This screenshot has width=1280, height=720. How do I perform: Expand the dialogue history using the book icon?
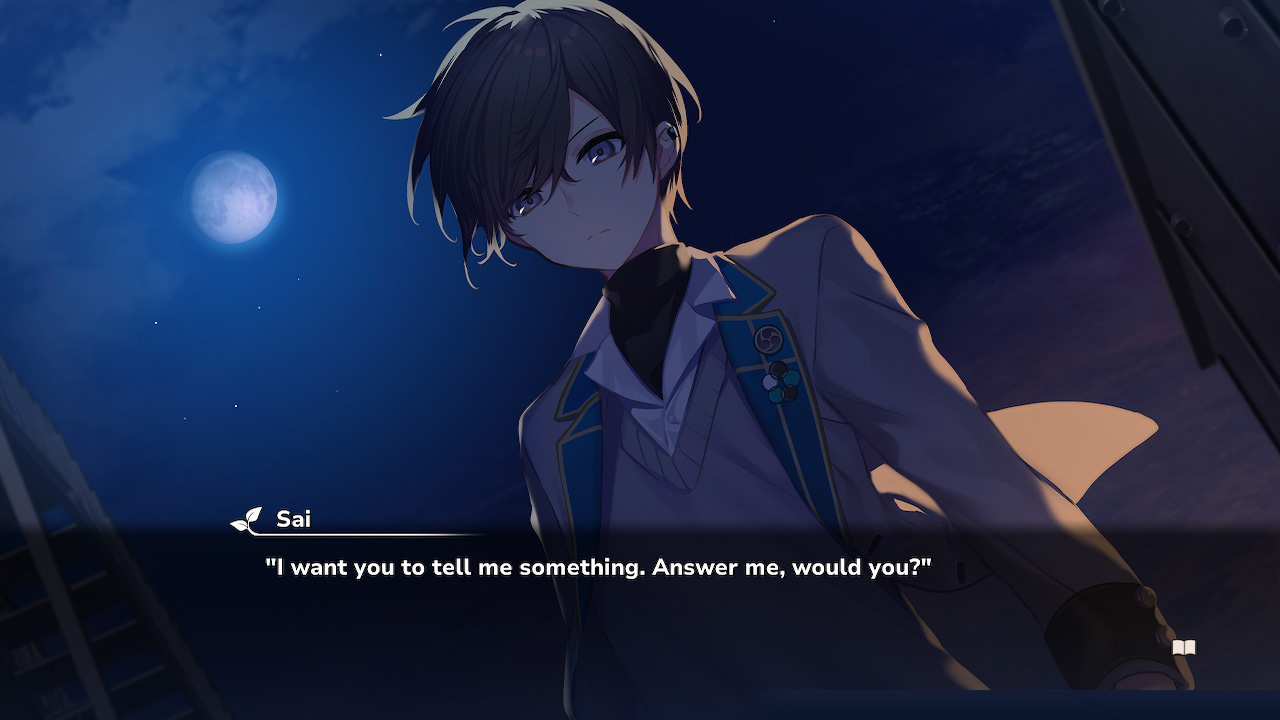(1184, 648)
